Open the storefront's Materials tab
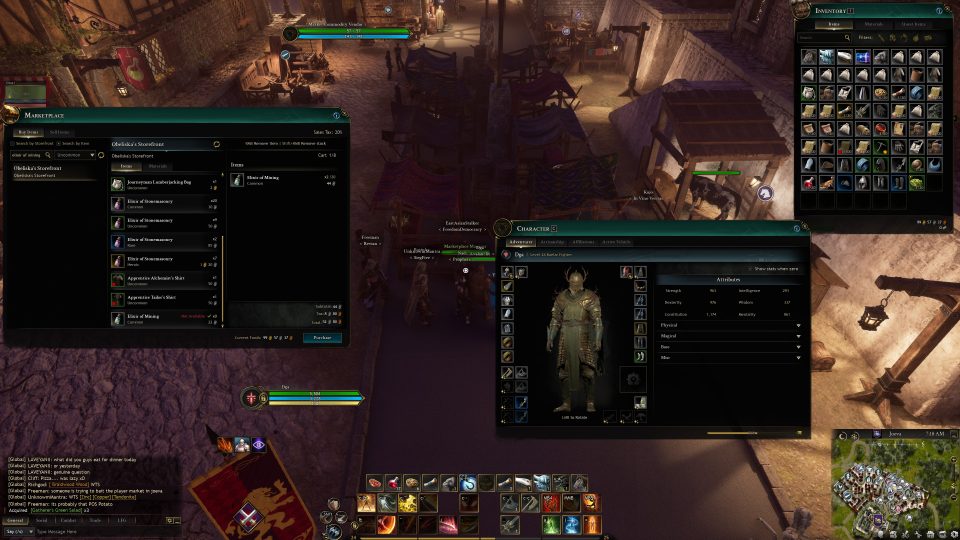 pyautogui.click(x=157, y=166)
